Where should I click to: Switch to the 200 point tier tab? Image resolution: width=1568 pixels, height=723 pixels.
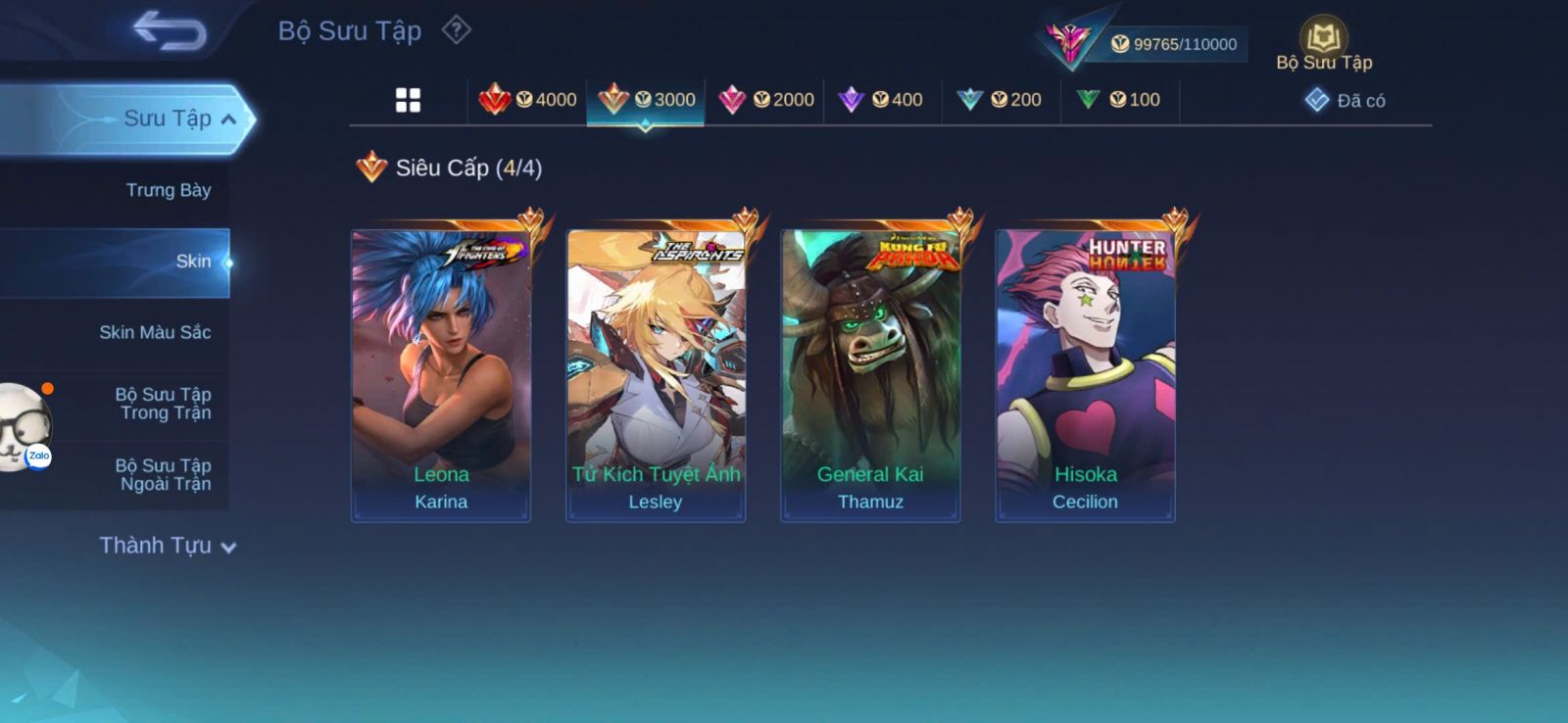(1001, 100)
